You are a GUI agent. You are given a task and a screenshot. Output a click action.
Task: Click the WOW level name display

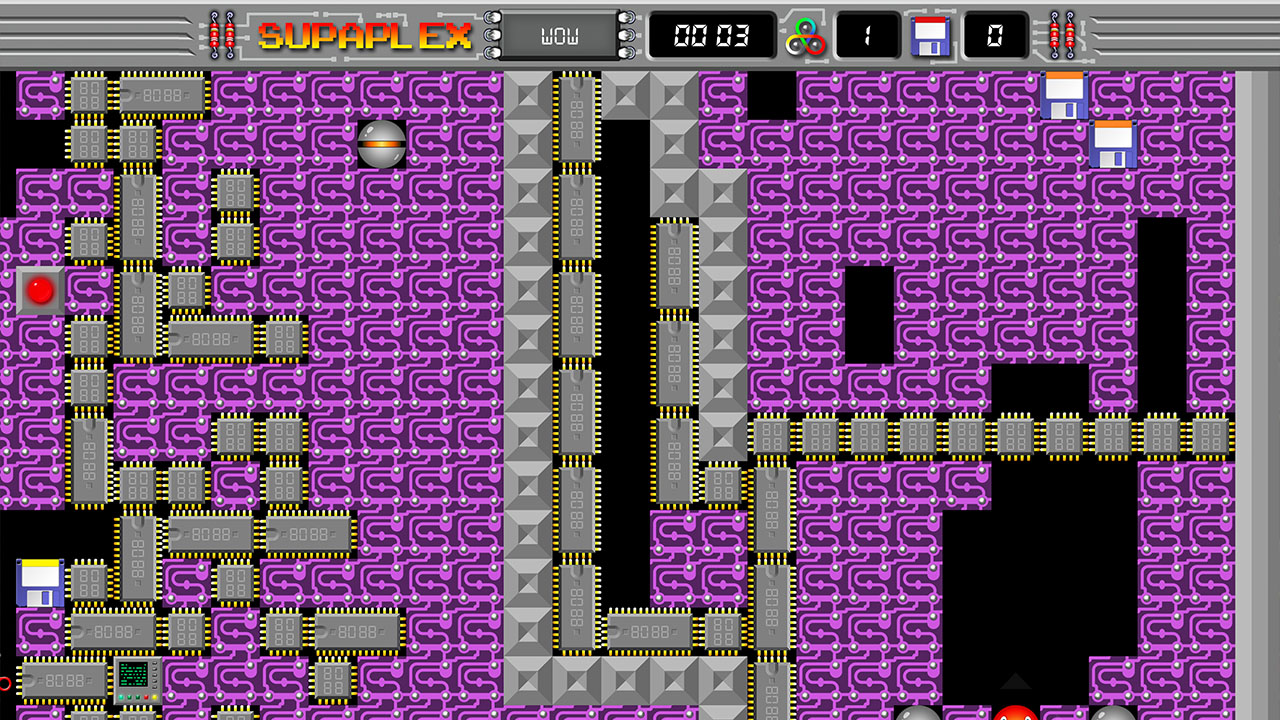[561, 34]
